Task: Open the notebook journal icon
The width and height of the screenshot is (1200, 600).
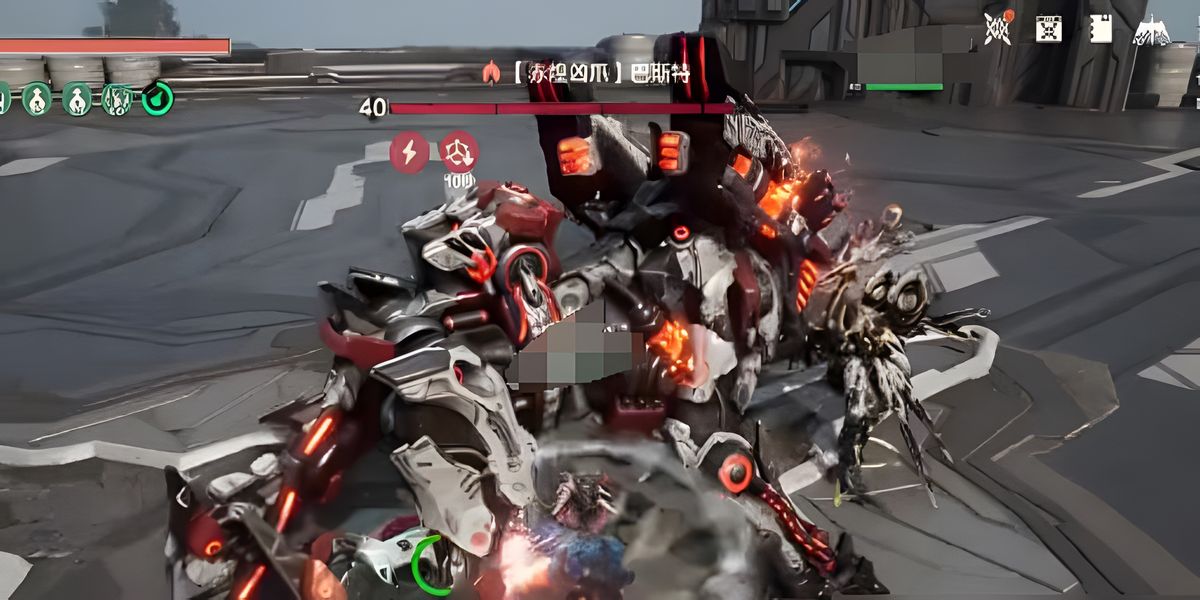Action: [x=1100, y=29]
